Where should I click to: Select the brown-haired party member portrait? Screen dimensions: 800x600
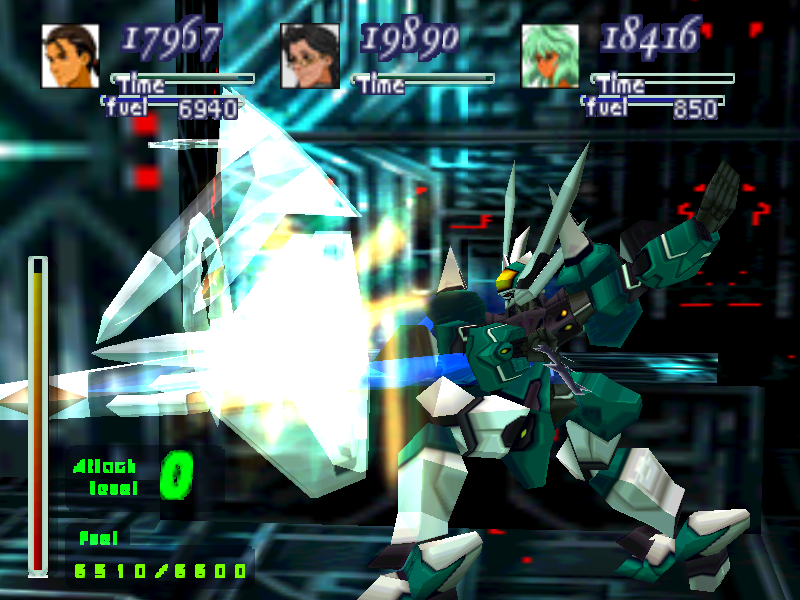(70, 56)
